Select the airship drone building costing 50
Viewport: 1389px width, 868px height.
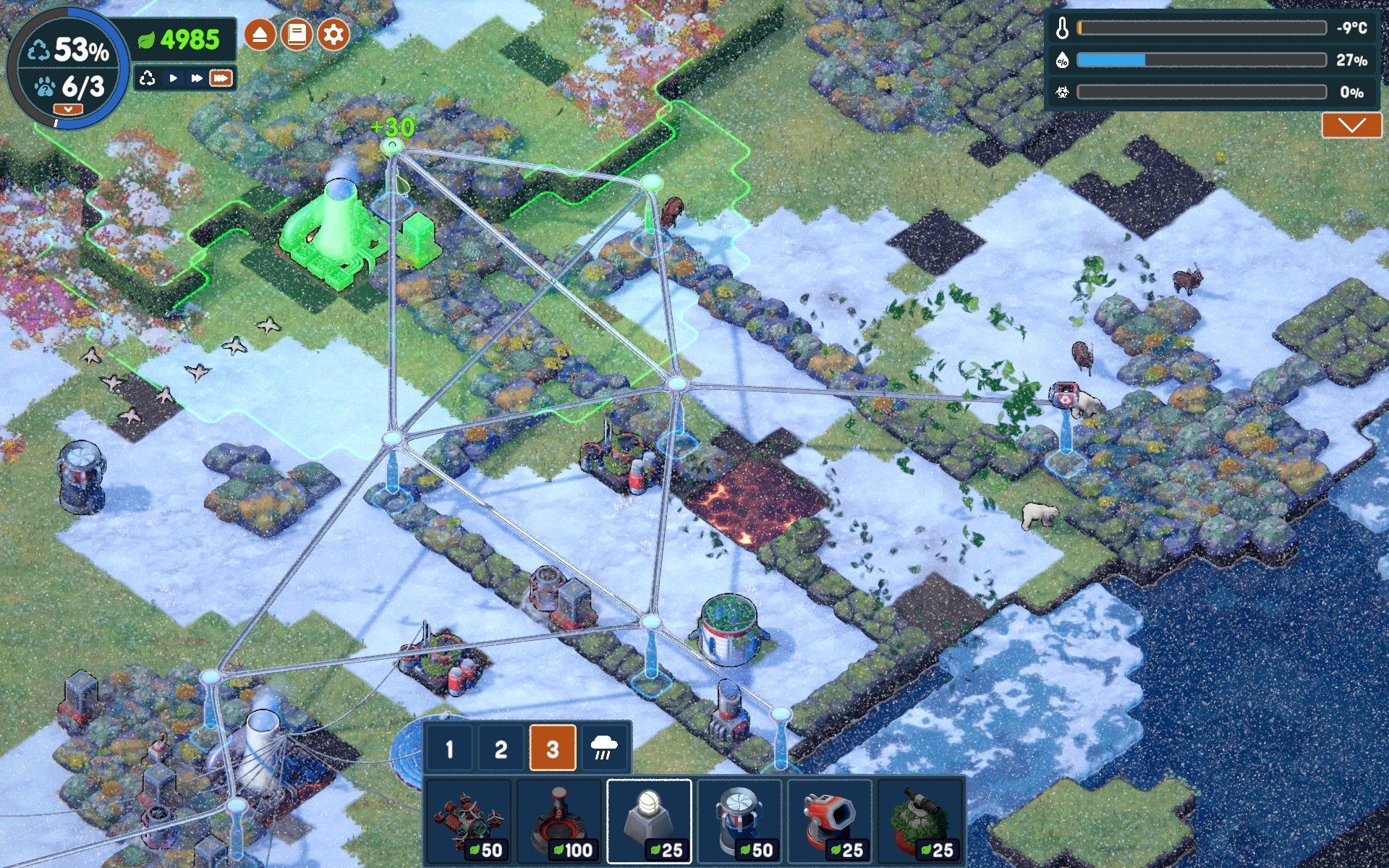[469, 822]
